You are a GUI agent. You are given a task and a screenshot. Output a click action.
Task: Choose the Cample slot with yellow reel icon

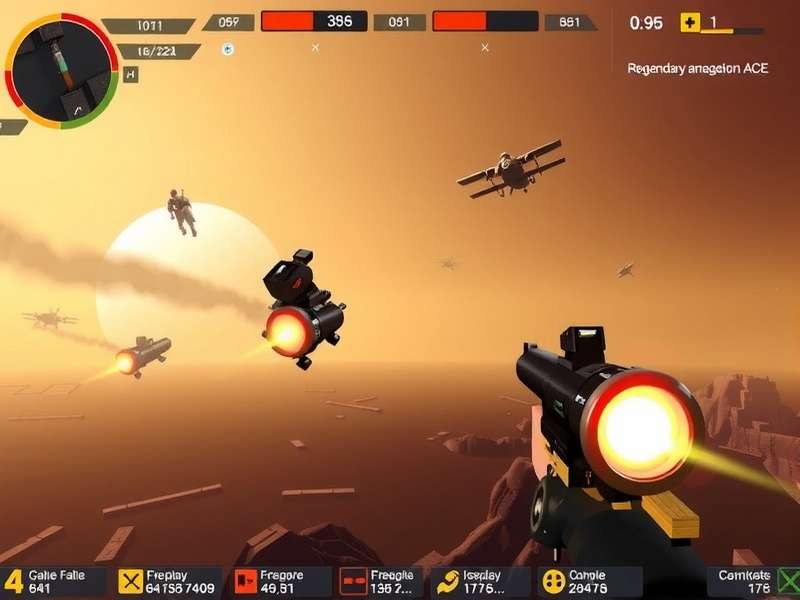590,581
